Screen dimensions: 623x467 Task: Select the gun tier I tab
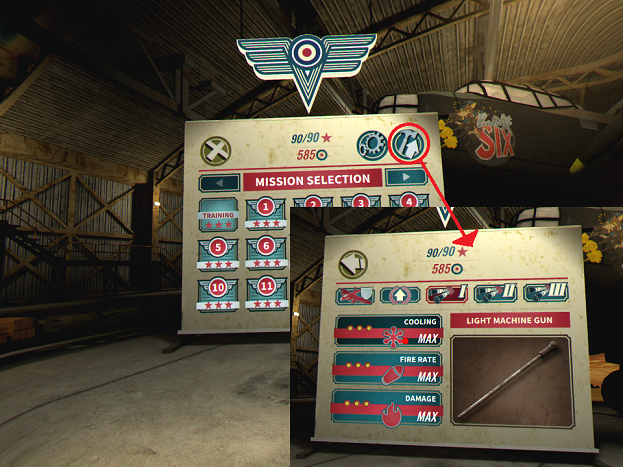[x=448, y=294]
